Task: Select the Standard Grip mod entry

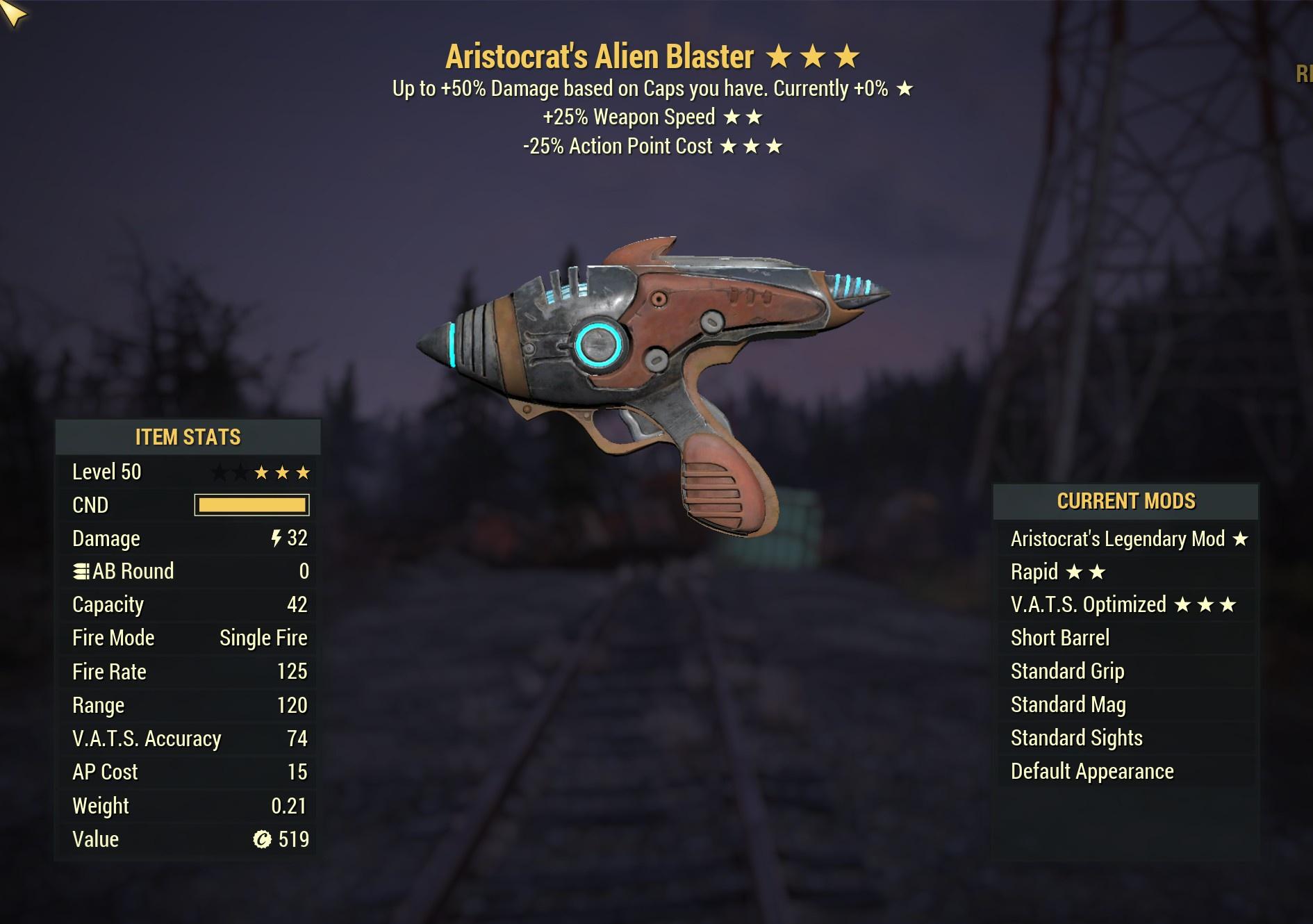Action: click(x=1066, y=671)
